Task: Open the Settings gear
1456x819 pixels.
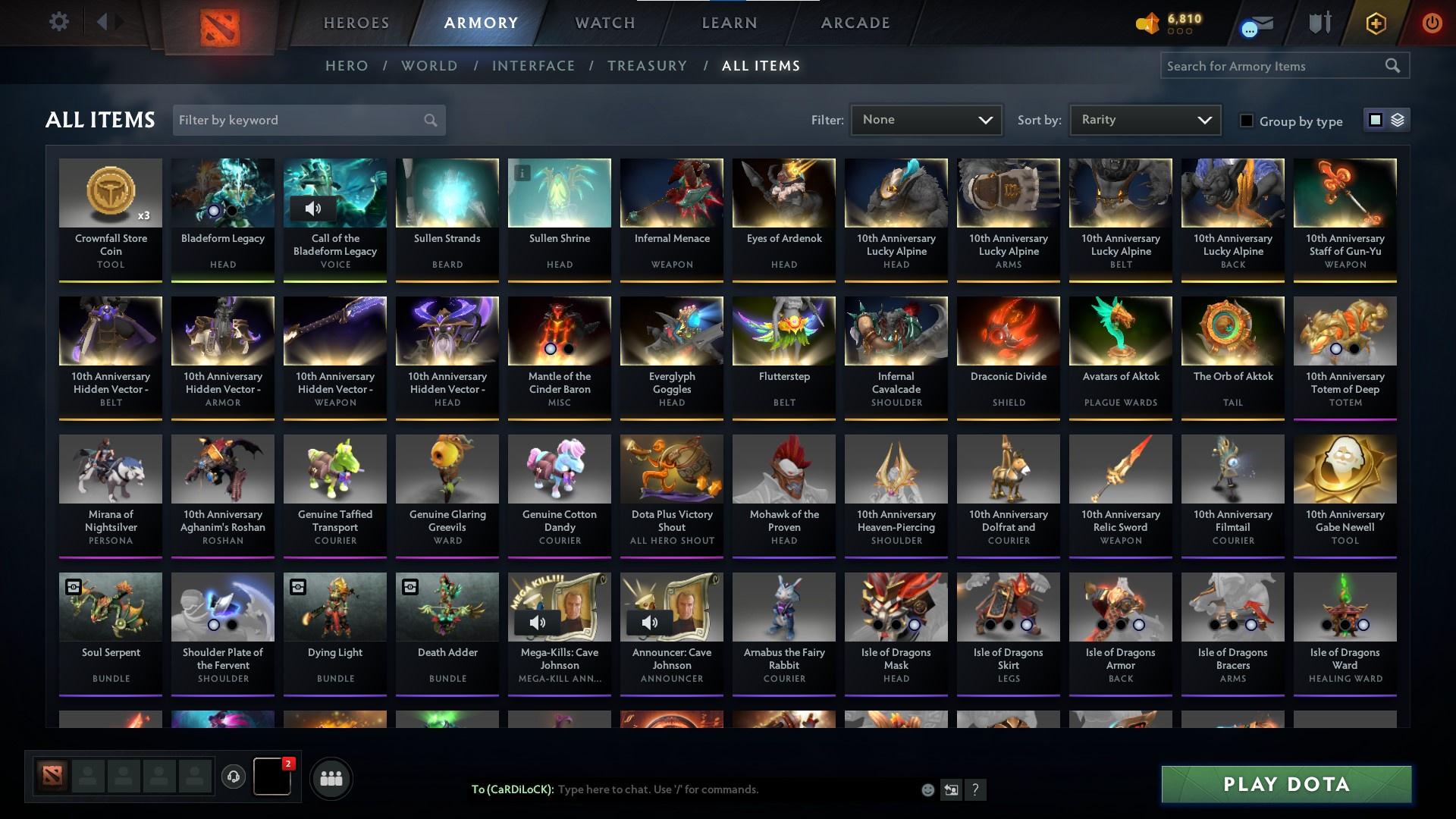Action: point(59,21)
